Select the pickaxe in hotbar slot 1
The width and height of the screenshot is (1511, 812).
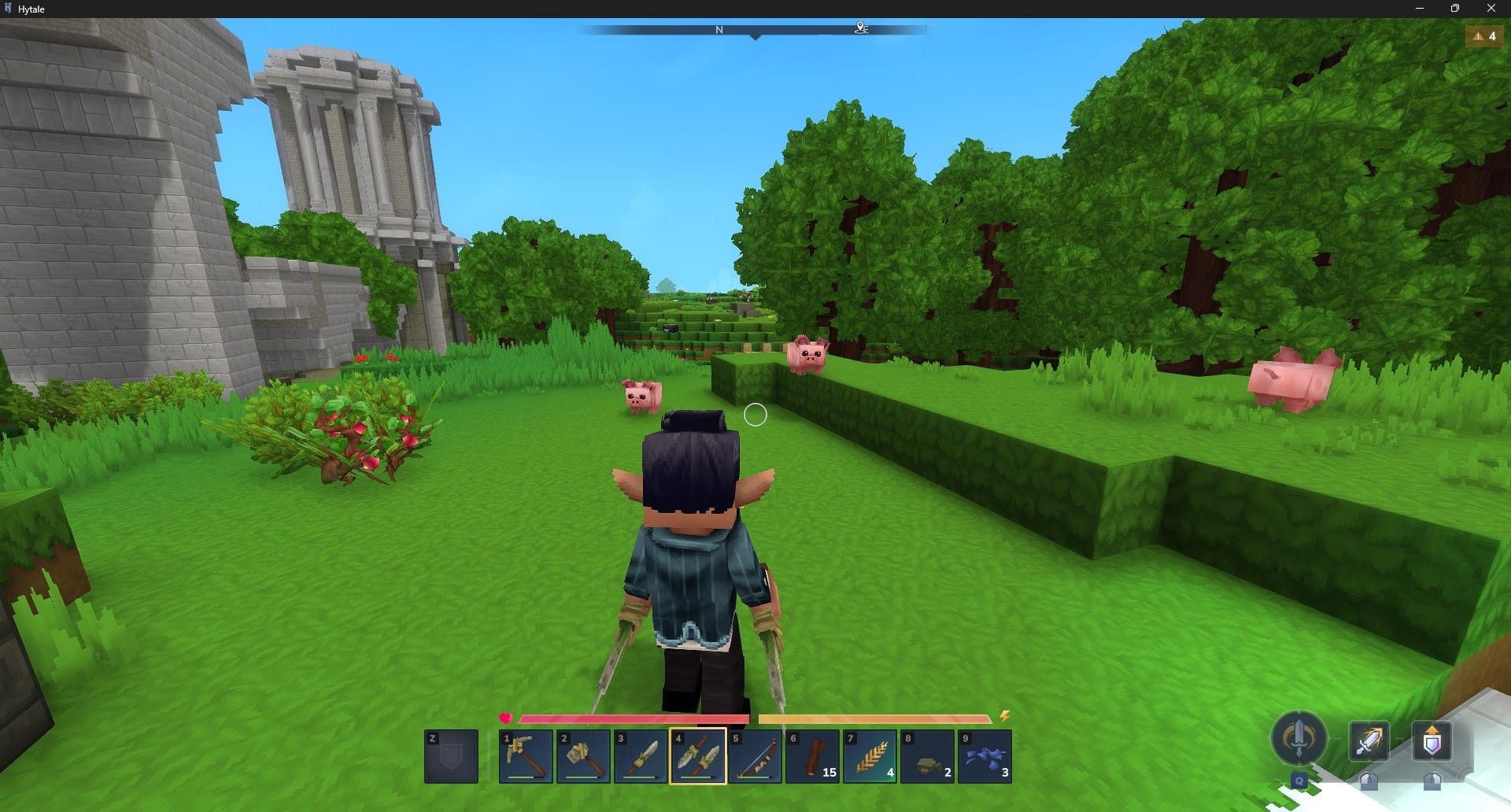coord(526,755)
